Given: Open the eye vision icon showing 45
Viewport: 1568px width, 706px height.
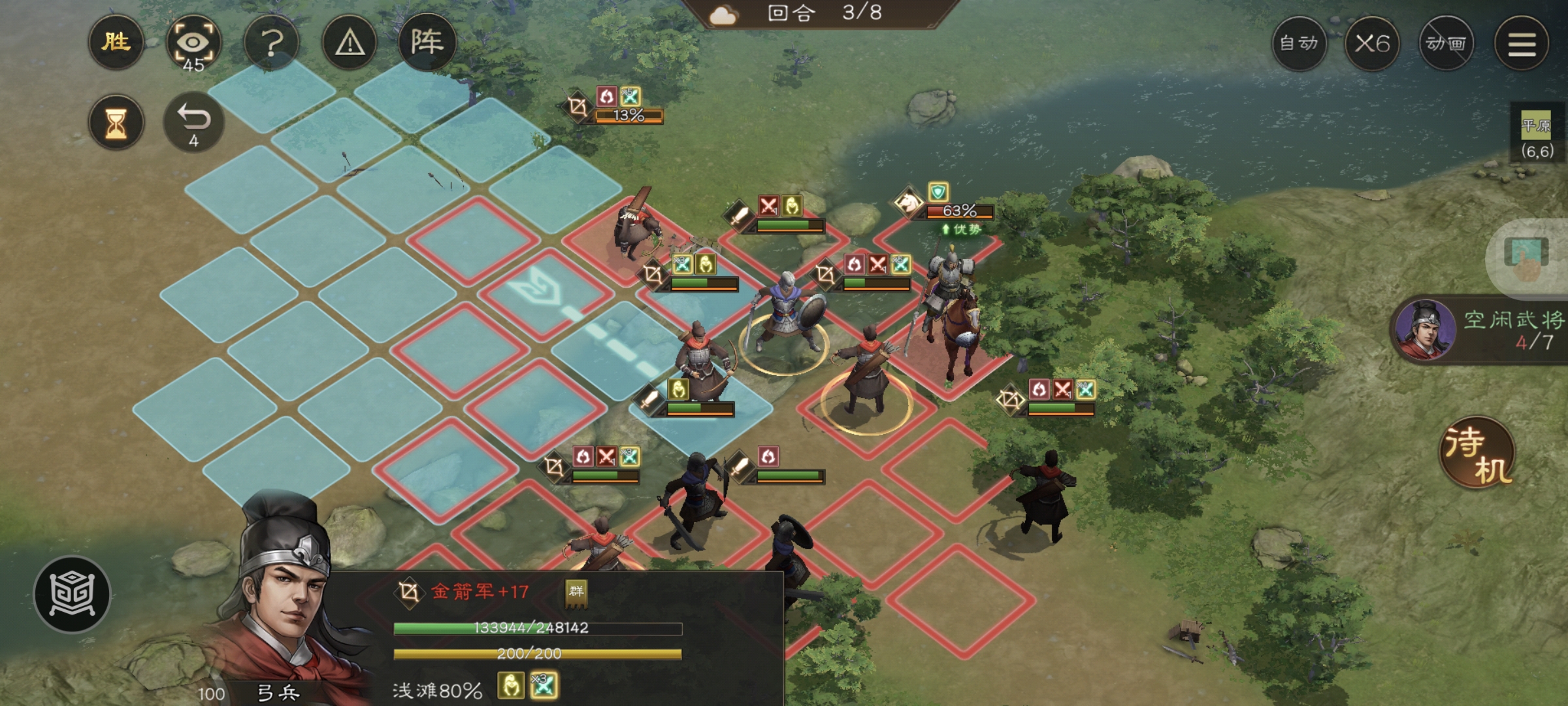Looking at the screenshot, I should tap(195, 43).
